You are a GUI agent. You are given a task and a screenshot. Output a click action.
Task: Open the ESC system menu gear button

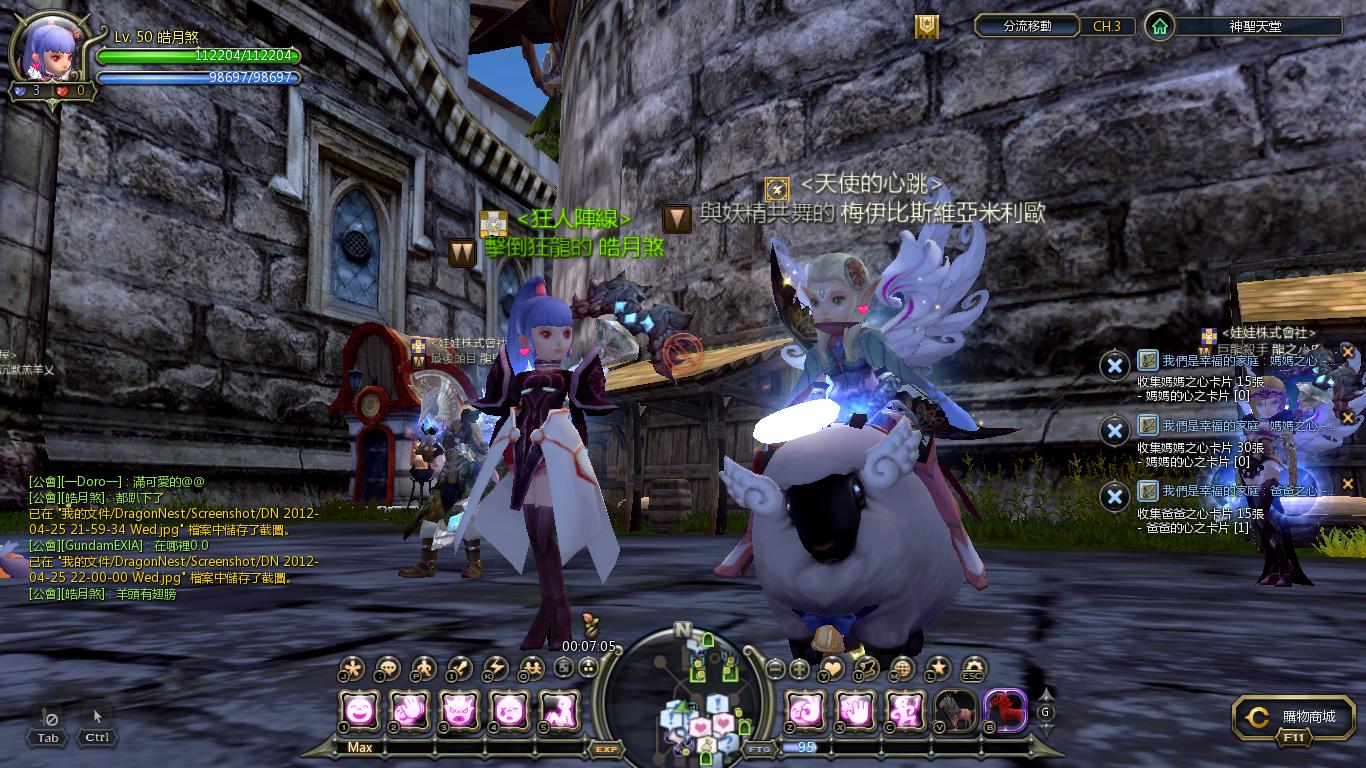[972, 669]
